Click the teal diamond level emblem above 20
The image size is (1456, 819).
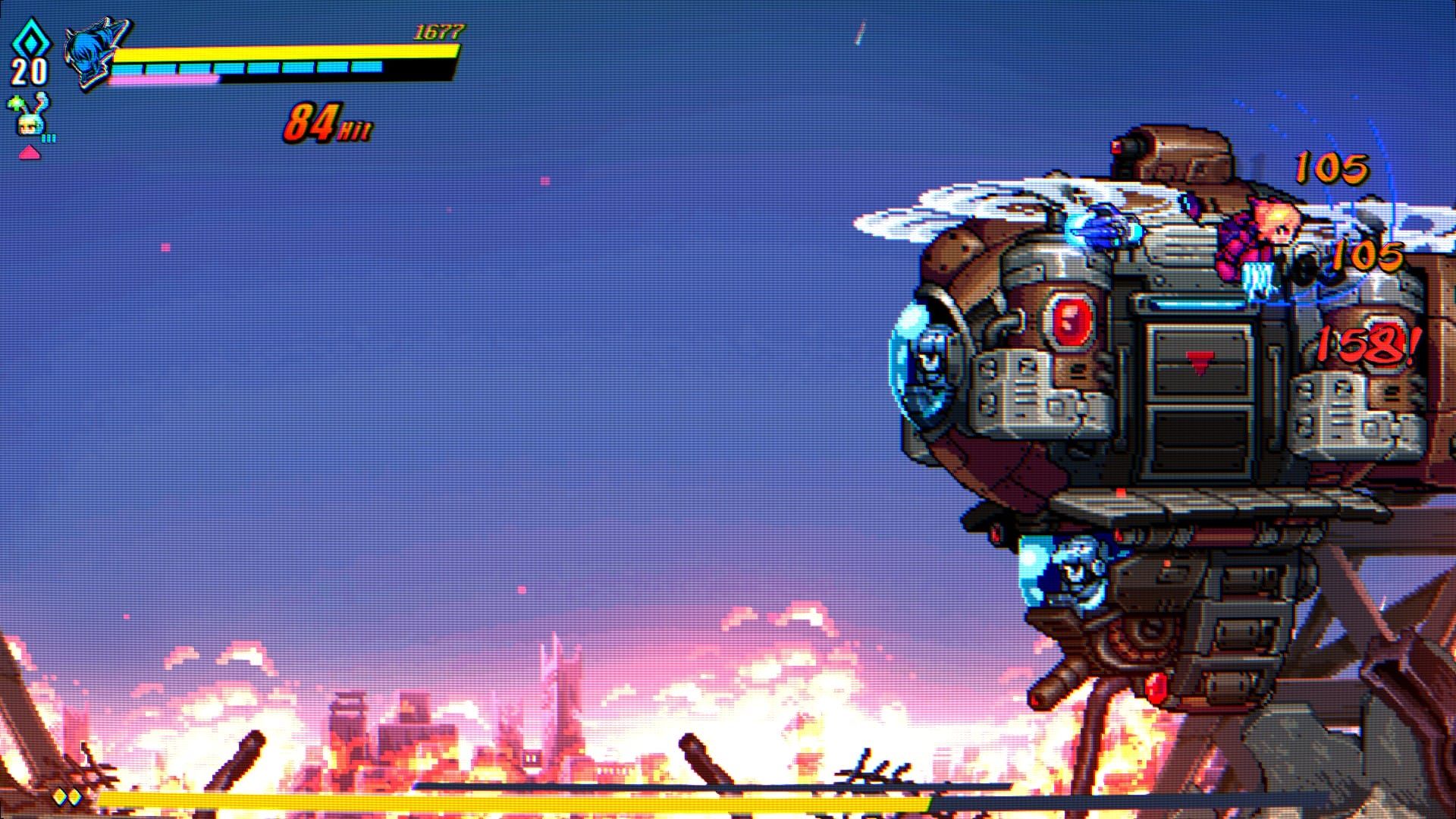click(x=32, y=39)
